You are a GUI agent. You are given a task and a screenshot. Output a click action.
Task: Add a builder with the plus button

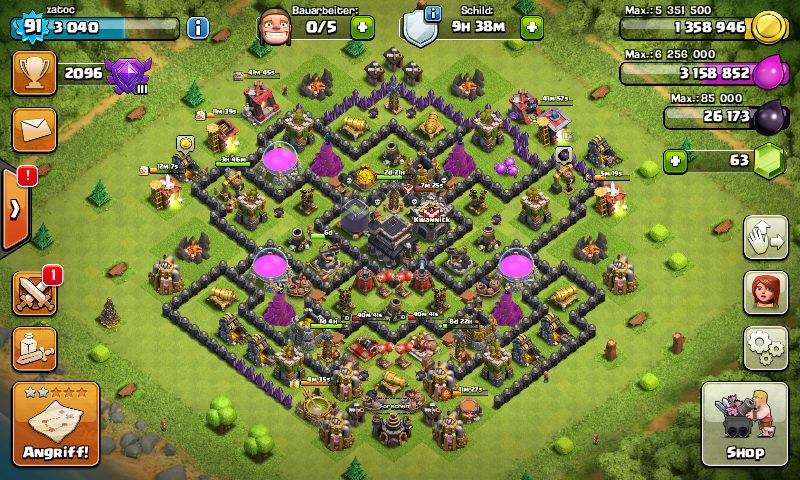tap(363, 27)
